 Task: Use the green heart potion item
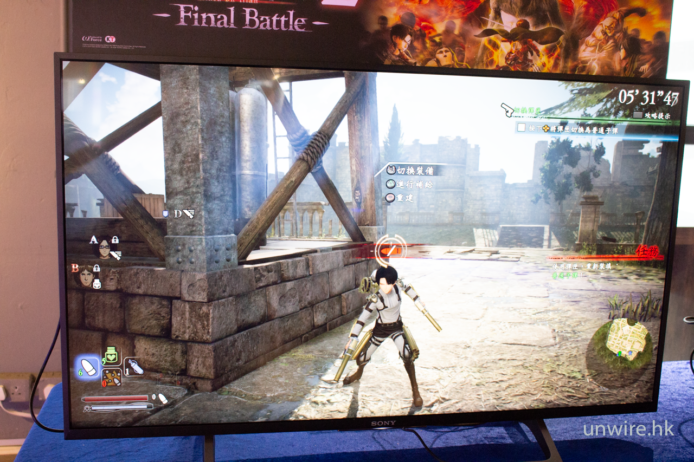tap(112, 356)
